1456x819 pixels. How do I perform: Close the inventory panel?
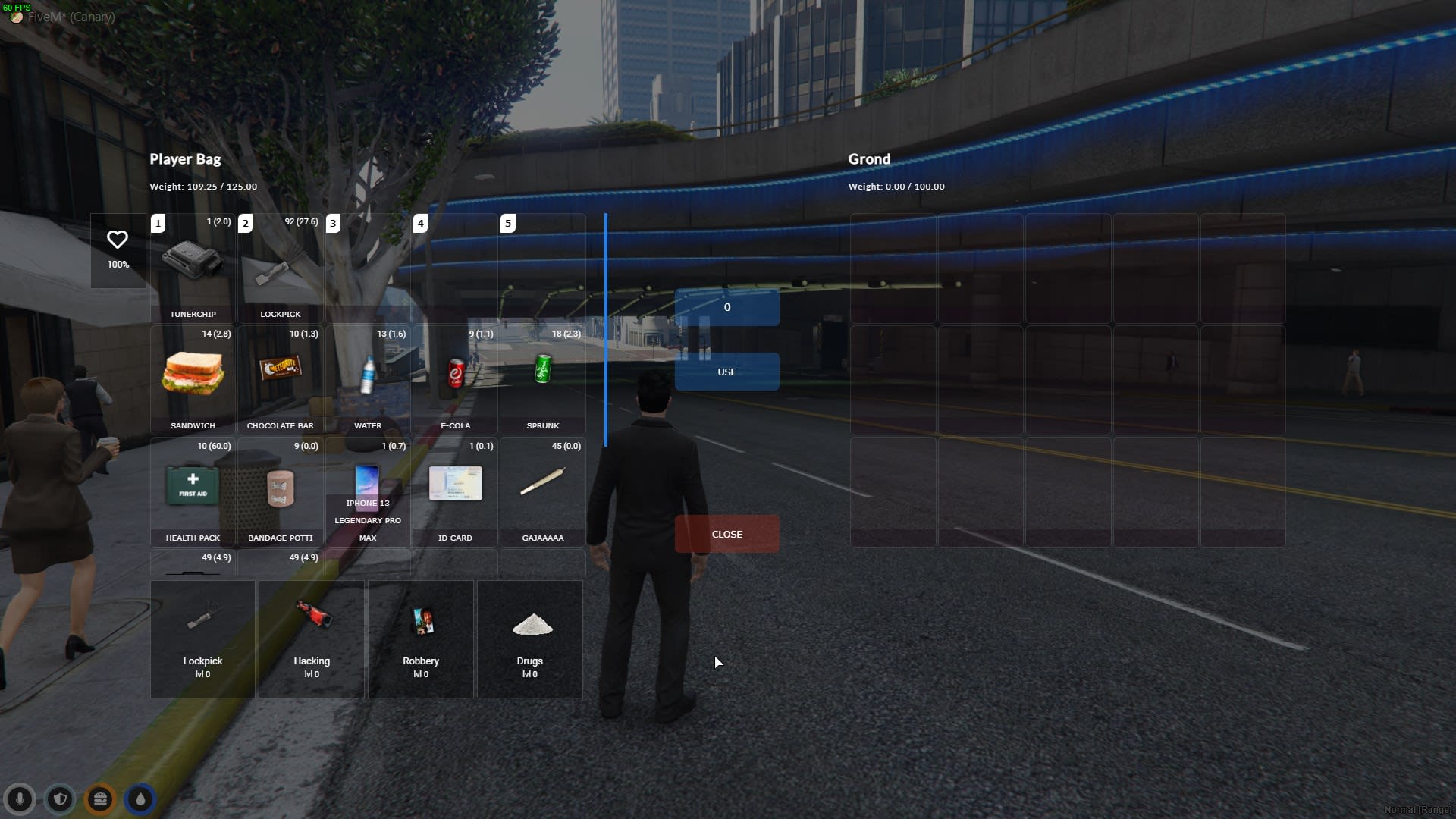click(726, 535)
